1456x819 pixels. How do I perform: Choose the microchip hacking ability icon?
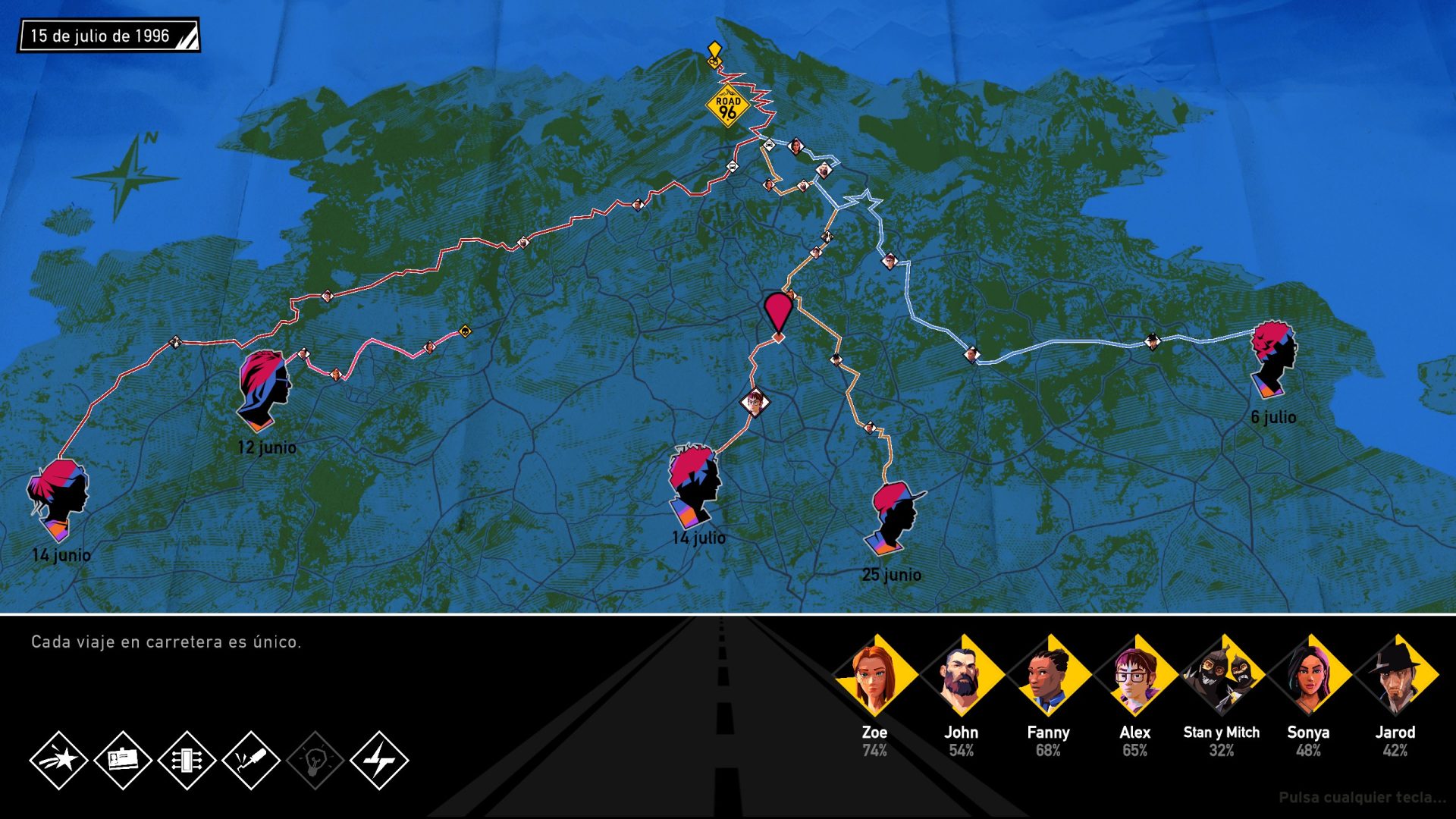tap(187, 760)
